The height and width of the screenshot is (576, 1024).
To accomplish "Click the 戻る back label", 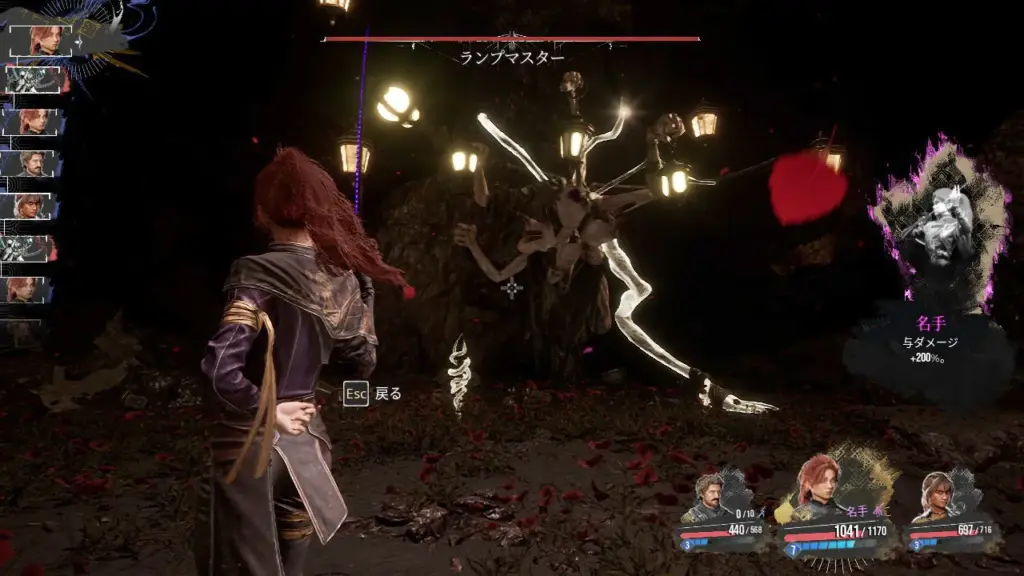I will click(x=387, y=394).
